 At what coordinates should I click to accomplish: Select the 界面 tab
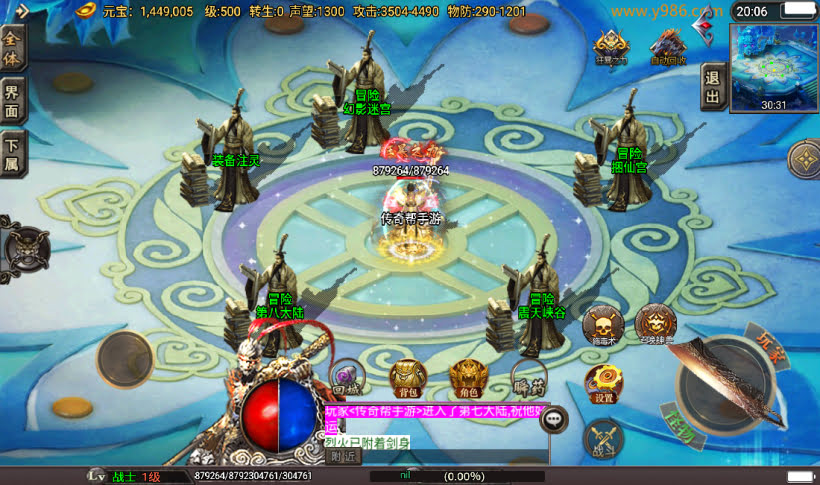(x=12, y=100)
